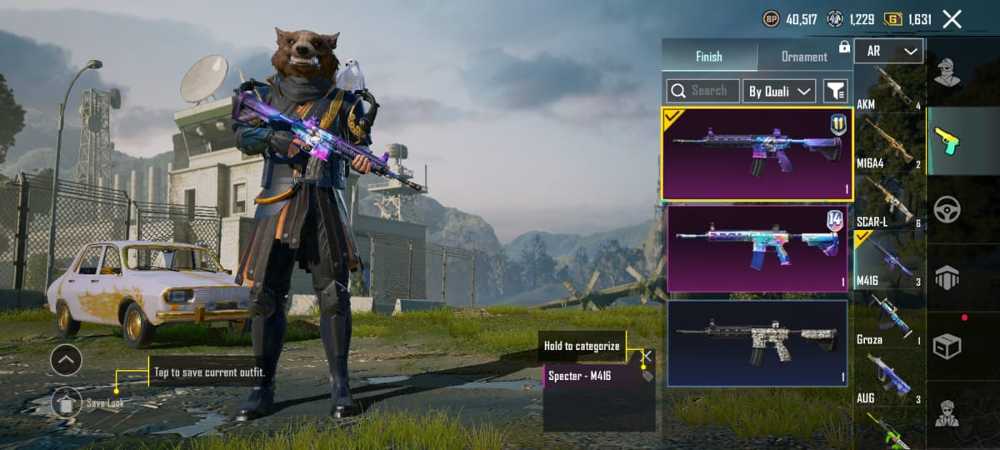The width and height of the screenshot is (1000, 450).
Task: Close the inventory screen with the X
Action: [952, 19]
